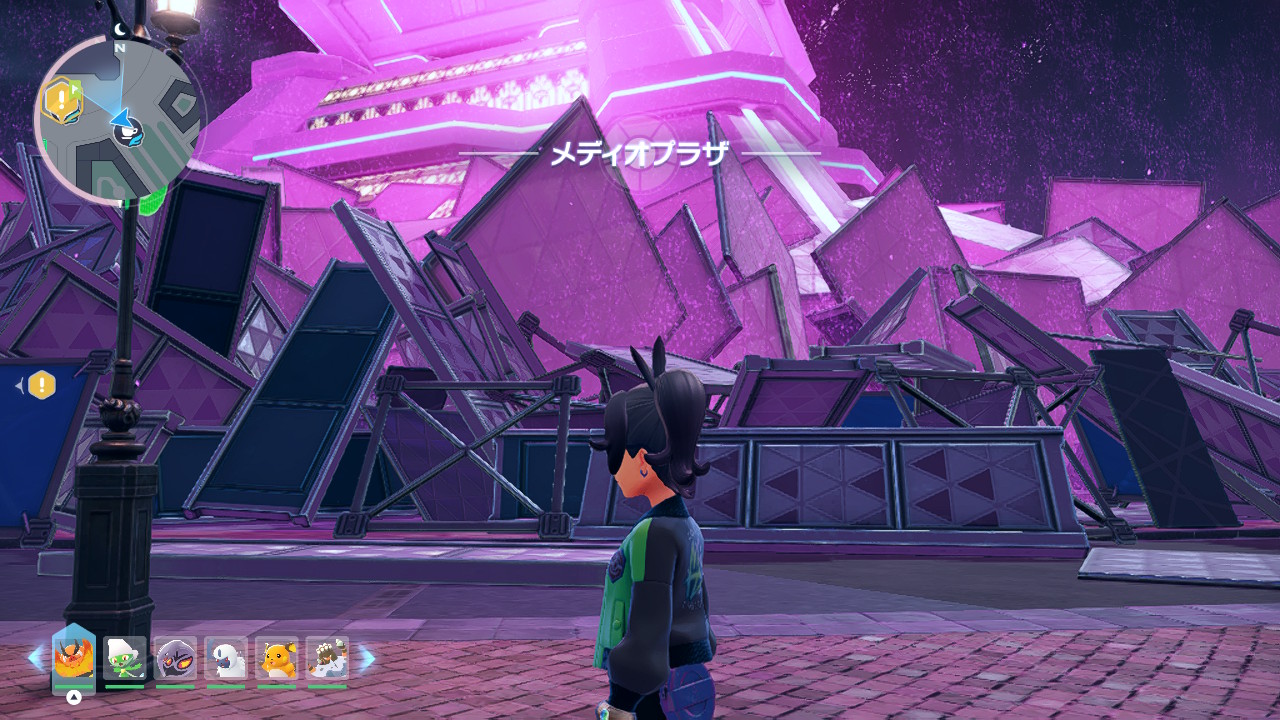Switch to Arbok in the party
The width and height of the screenshot is (1280, 720).
coord(175,658)
